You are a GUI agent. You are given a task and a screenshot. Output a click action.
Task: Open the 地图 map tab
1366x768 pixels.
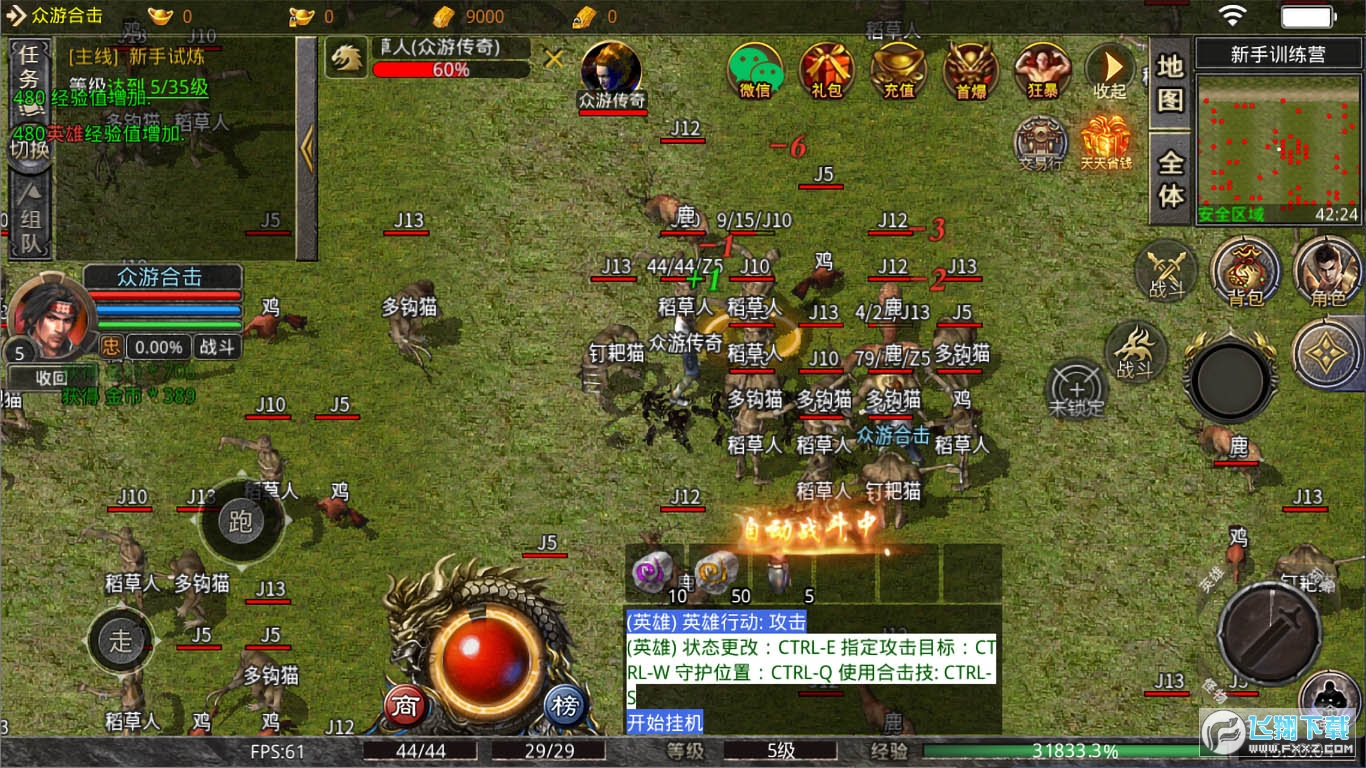point(1170,84)
